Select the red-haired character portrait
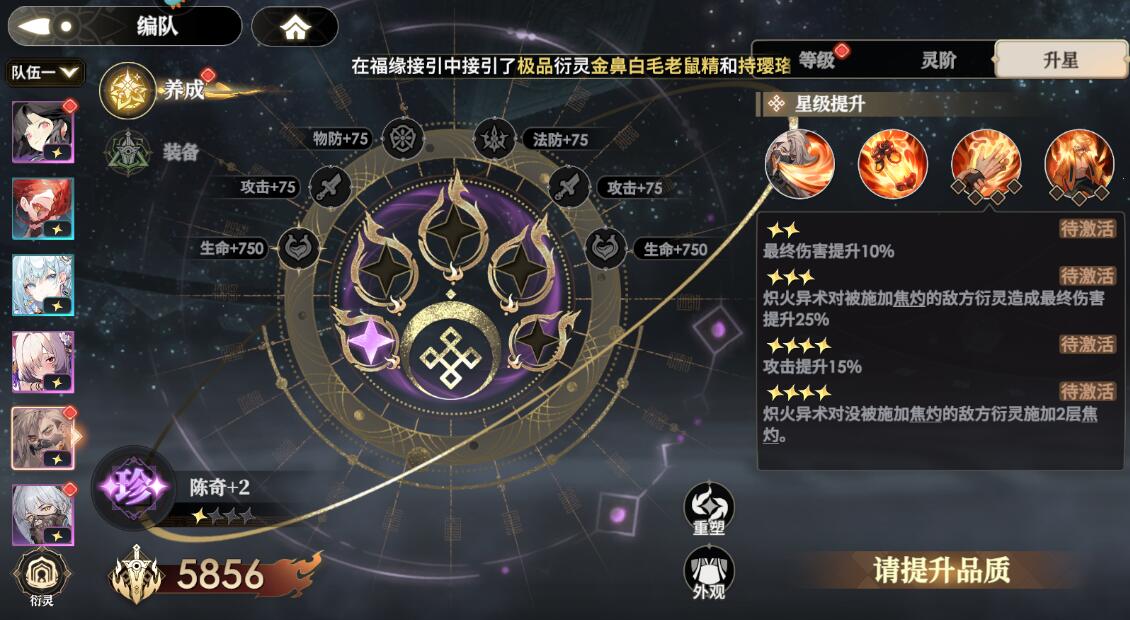1130x620 pixels. 42,209
